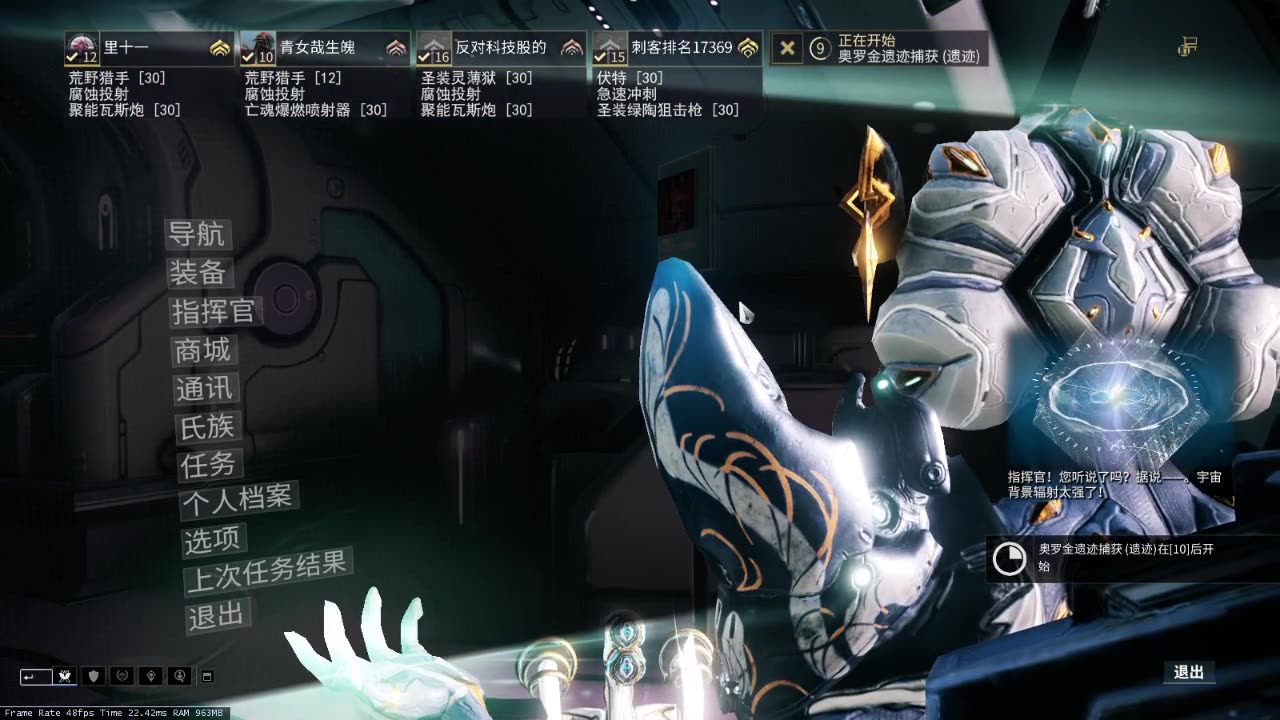1280x720 pixels.
Task: Toggle ready checkmark beside 刺客排名17369
Action: coord(600,55)
